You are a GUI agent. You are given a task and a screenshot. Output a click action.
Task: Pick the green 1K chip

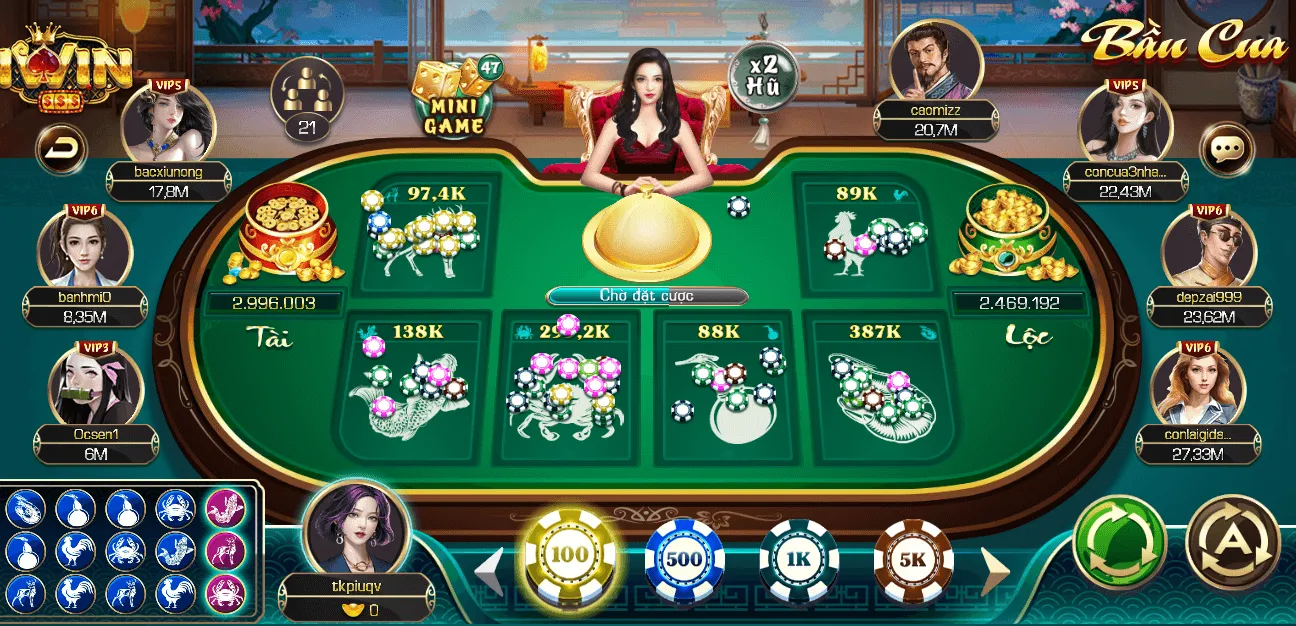[x=798, y=560]
